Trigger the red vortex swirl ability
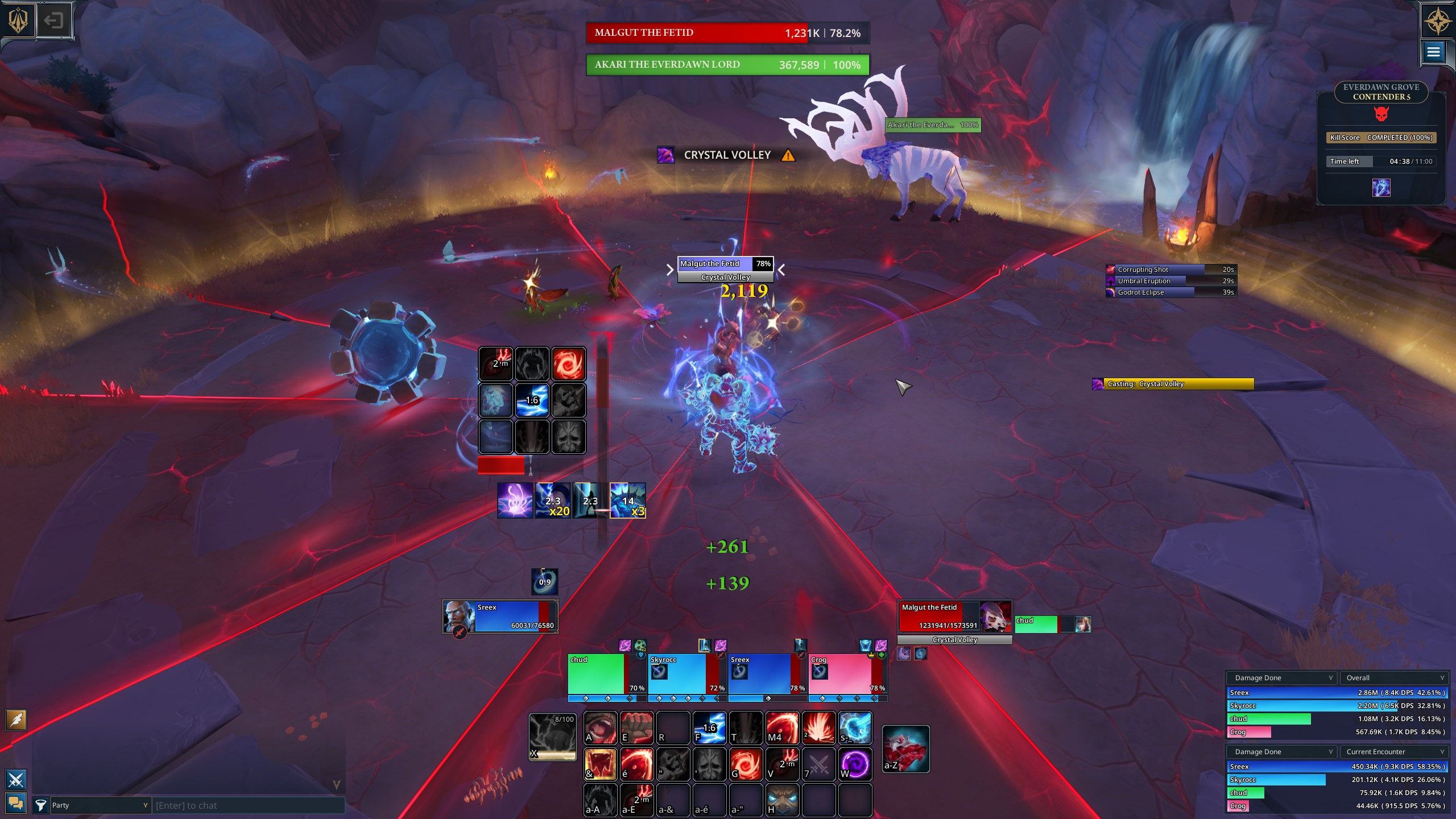Viewport: 1456px width, 819px height. 746,764
